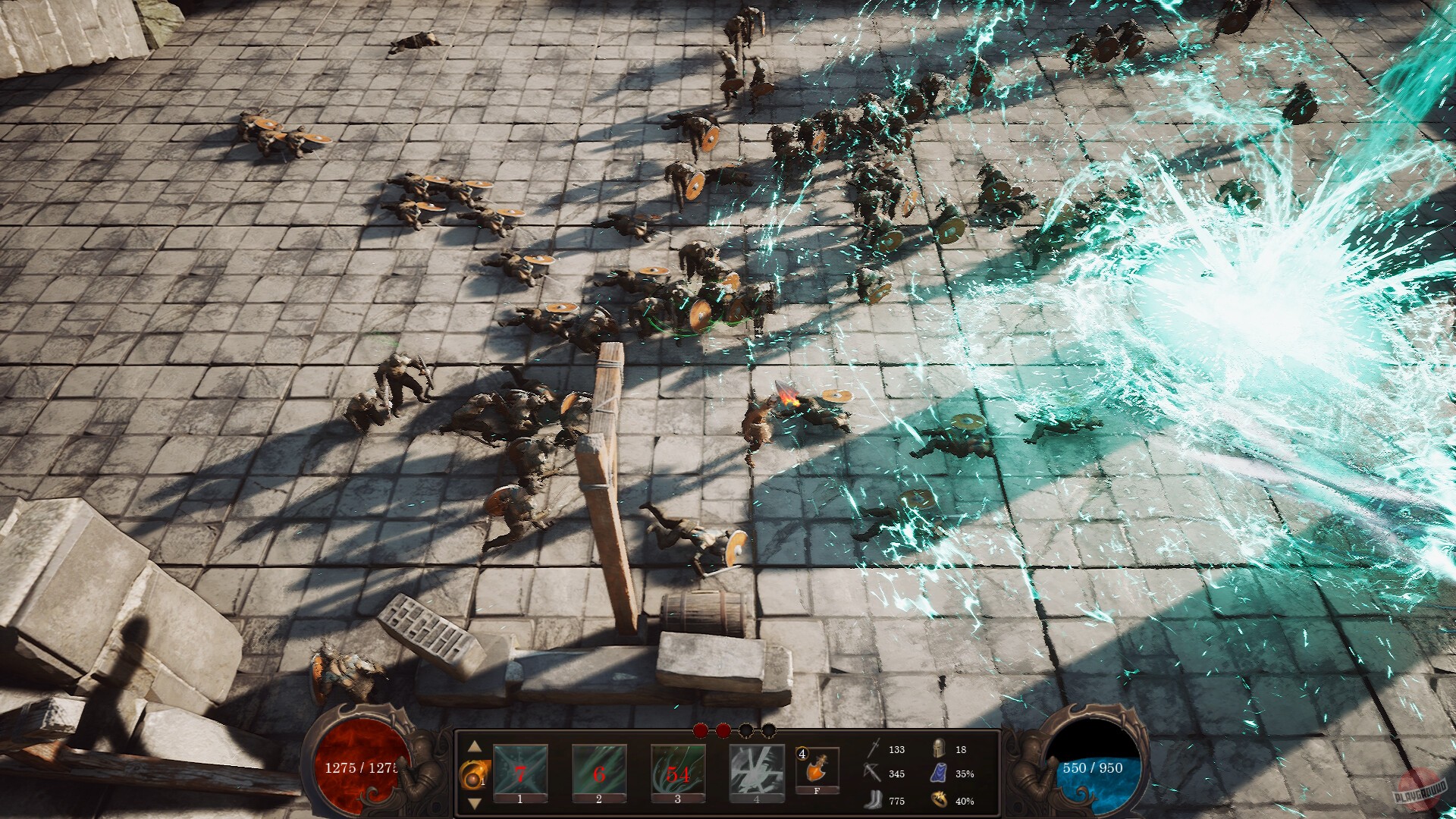Click the crossbow ranged damage icon
Screen dimensions: 1456x819
(874, 771)
